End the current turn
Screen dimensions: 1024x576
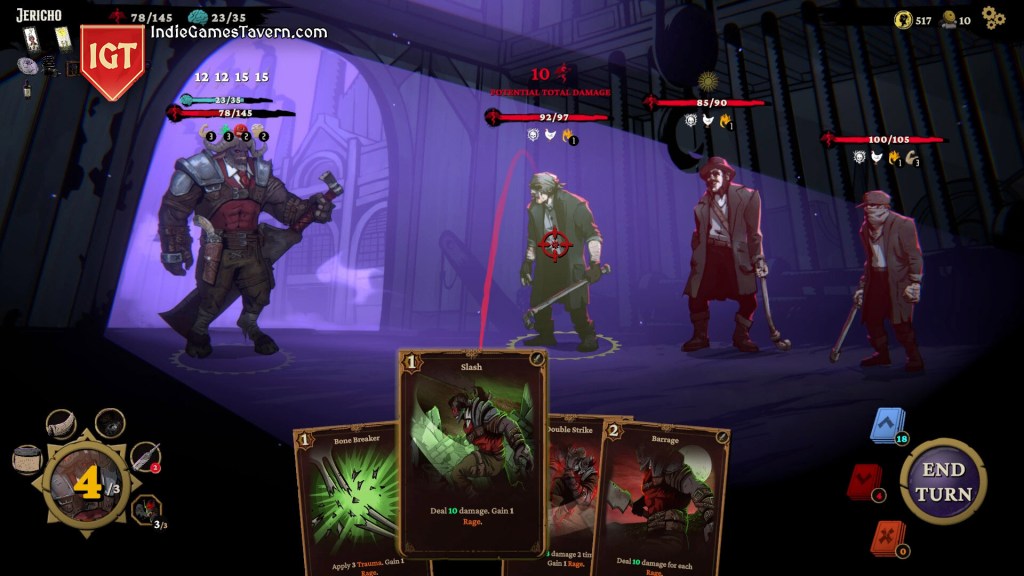tap(942, 481)
